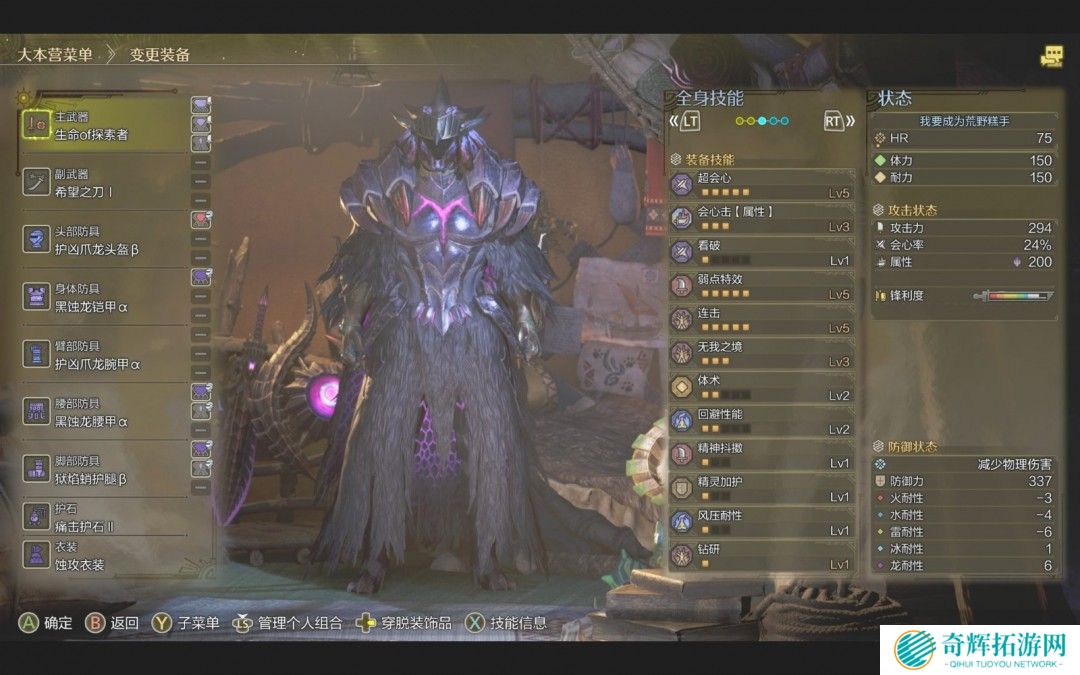Viewport: 1080px width, 675px height.
Task: Select the 会心击【属性】 skill row
Action: pyautogui.click(x=762, y=219)
